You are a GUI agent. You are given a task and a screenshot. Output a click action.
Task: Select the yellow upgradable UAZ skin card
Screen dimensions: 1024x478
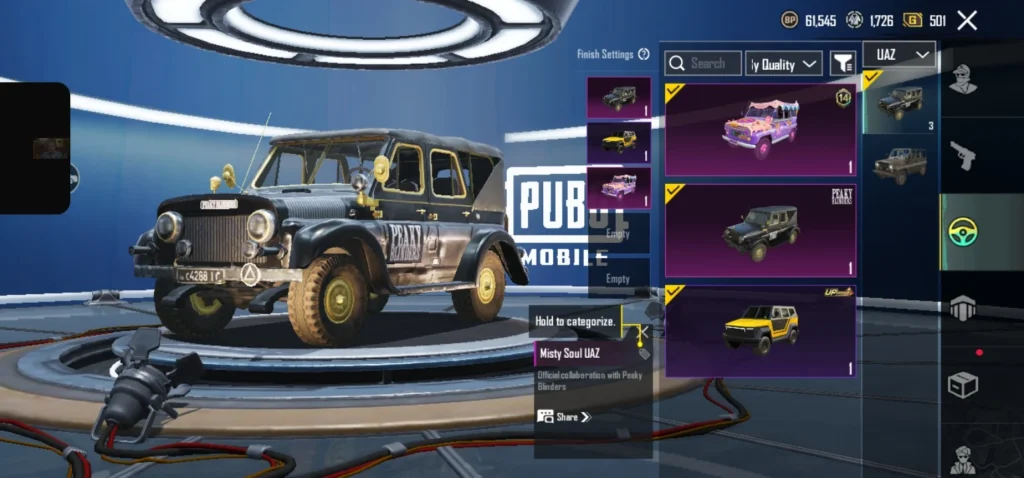coord(760,331)
